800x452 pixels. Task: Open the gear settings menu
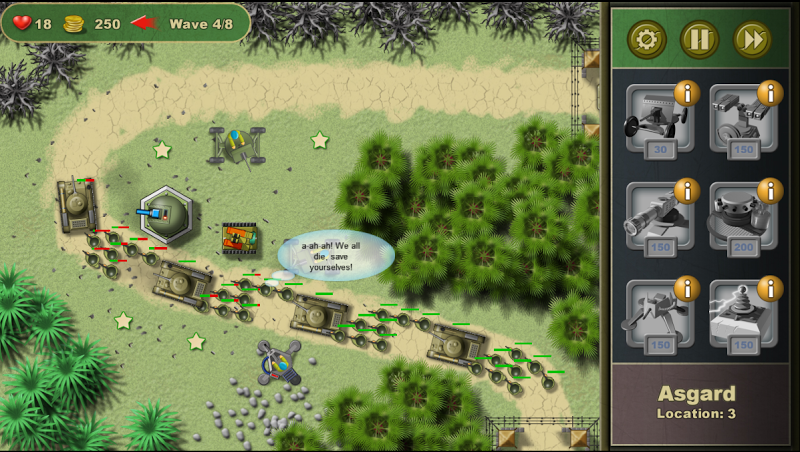pyautogui.click(x=647, y=40)
